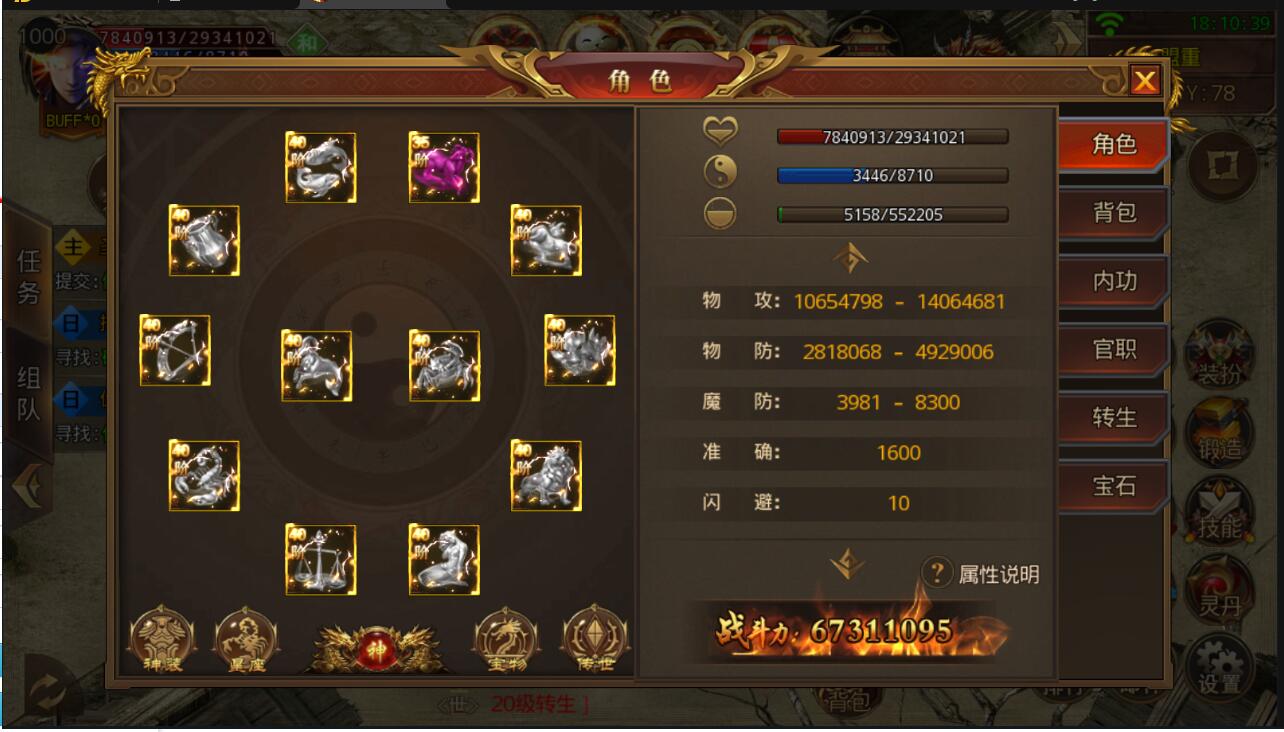The width and height of the screenshot is (1284, 732).
Task: Open the 内功 tab
Action: [1113, 281]
